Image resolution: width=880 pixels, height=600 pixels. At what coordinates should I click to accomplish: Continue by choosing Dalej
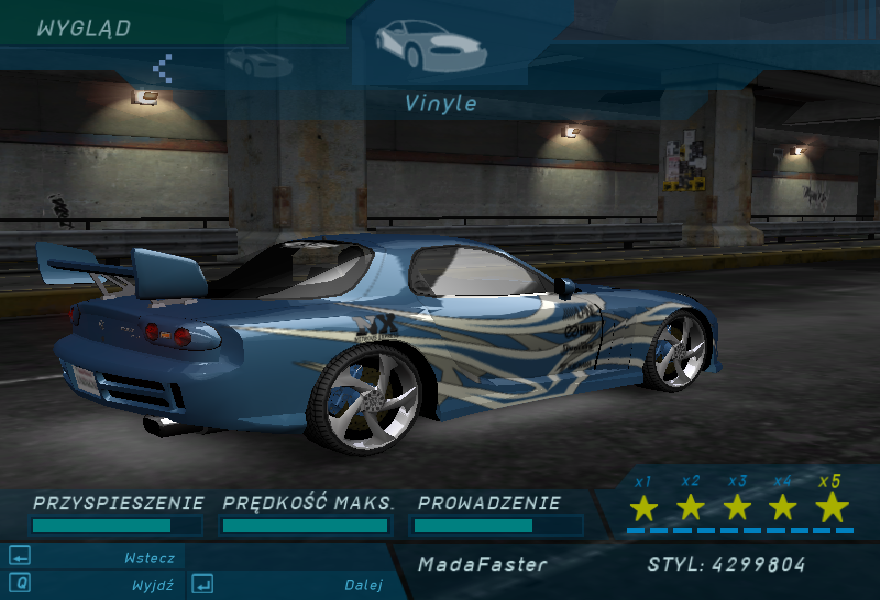363,585
